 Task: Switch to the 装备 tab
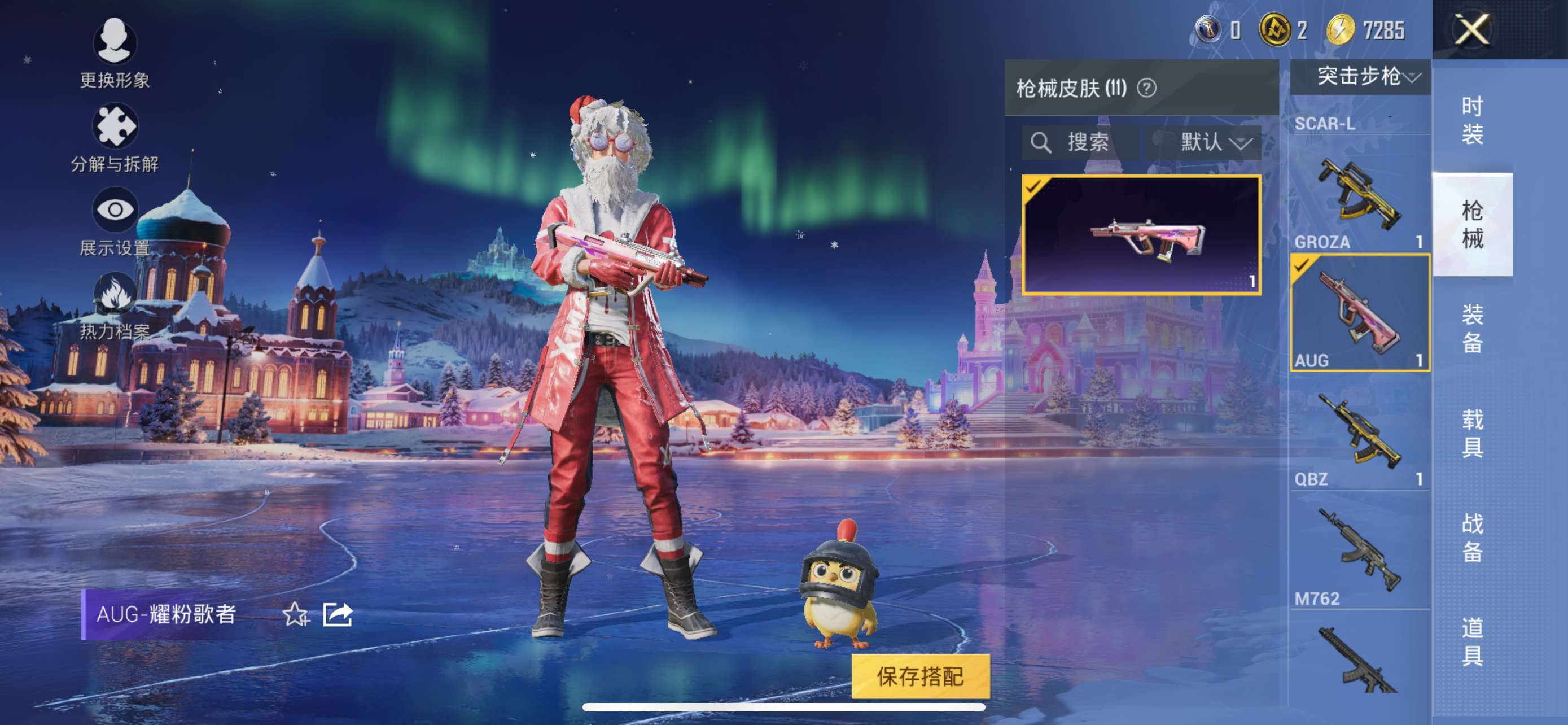pyautogui.click(x=1472, y=328)
